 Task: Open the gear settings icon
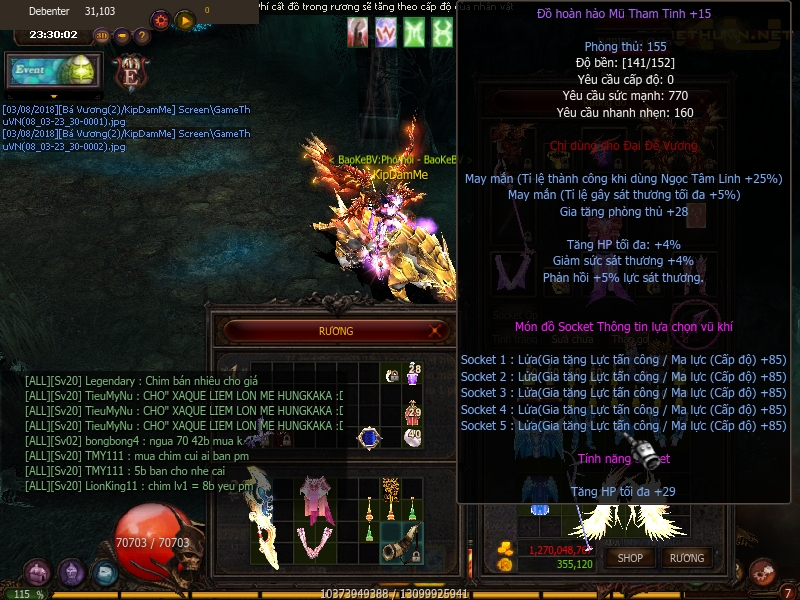(160, 20)
